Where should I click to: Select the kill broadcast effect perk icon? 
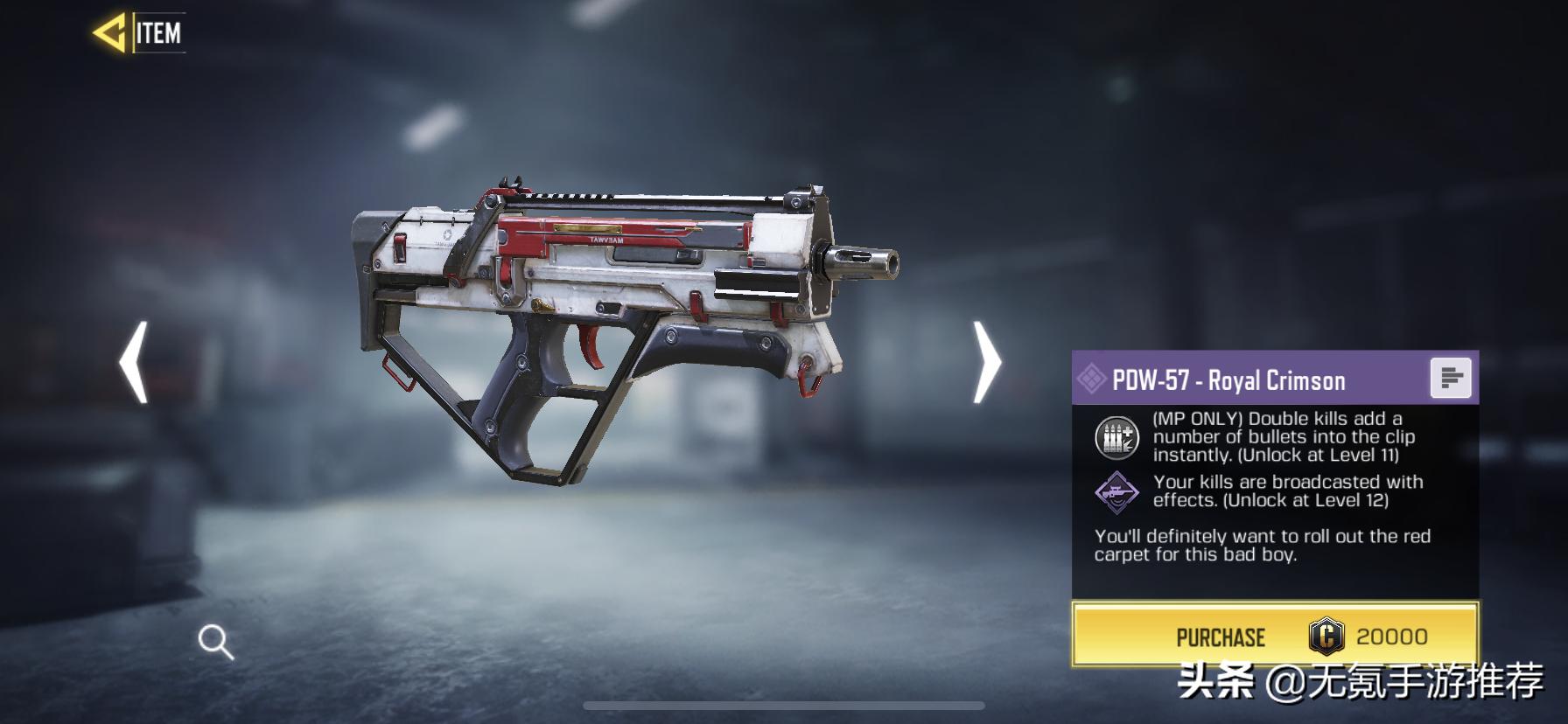(1116, 491)
